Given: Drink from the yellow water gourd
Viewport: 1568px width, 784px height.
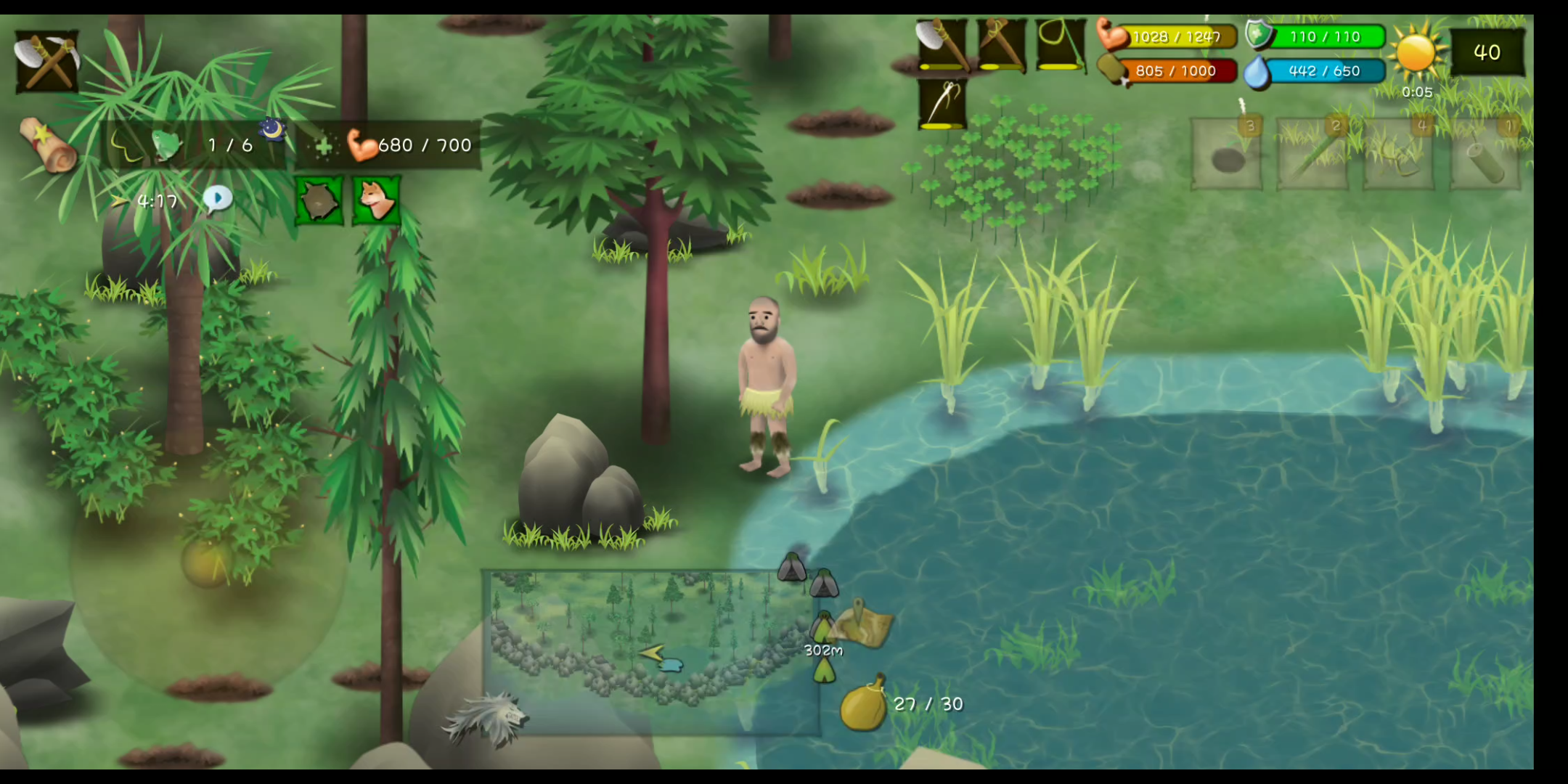Looking at the screenshot, I should click(864, 704).
